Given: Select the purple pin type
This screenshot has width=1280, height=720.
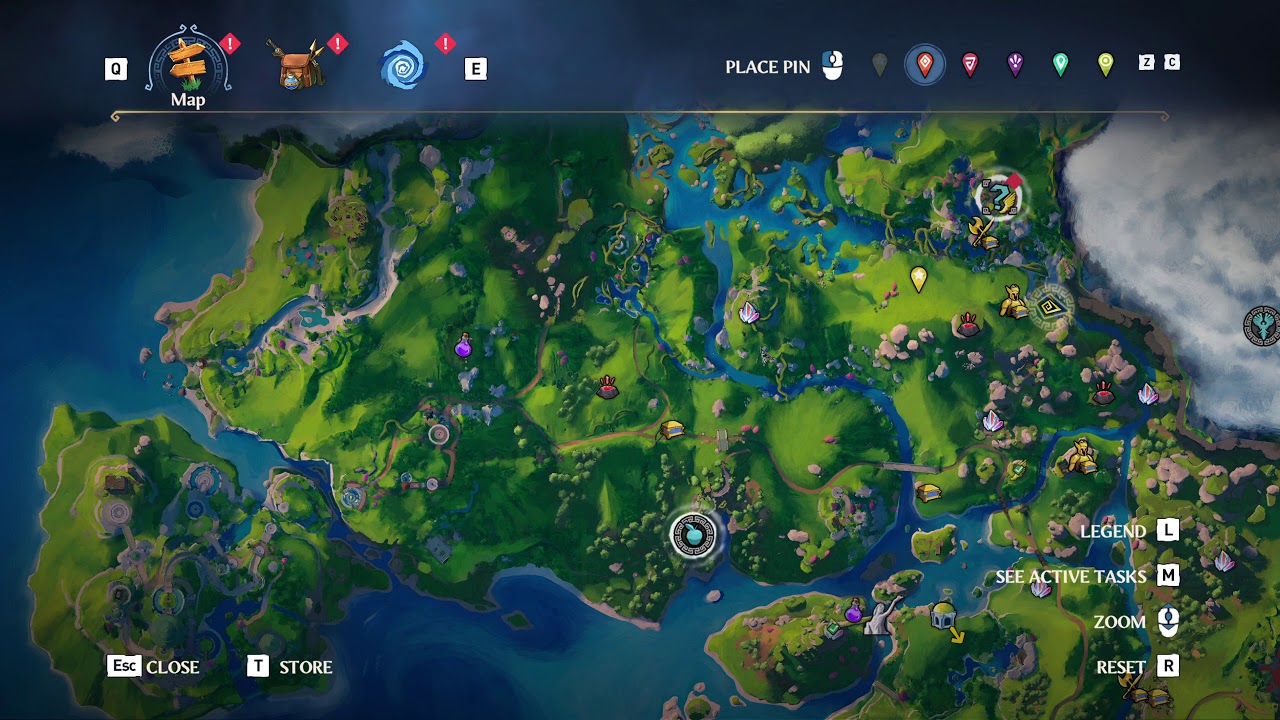Looking at the screenshot, I should pos(1015,66).
